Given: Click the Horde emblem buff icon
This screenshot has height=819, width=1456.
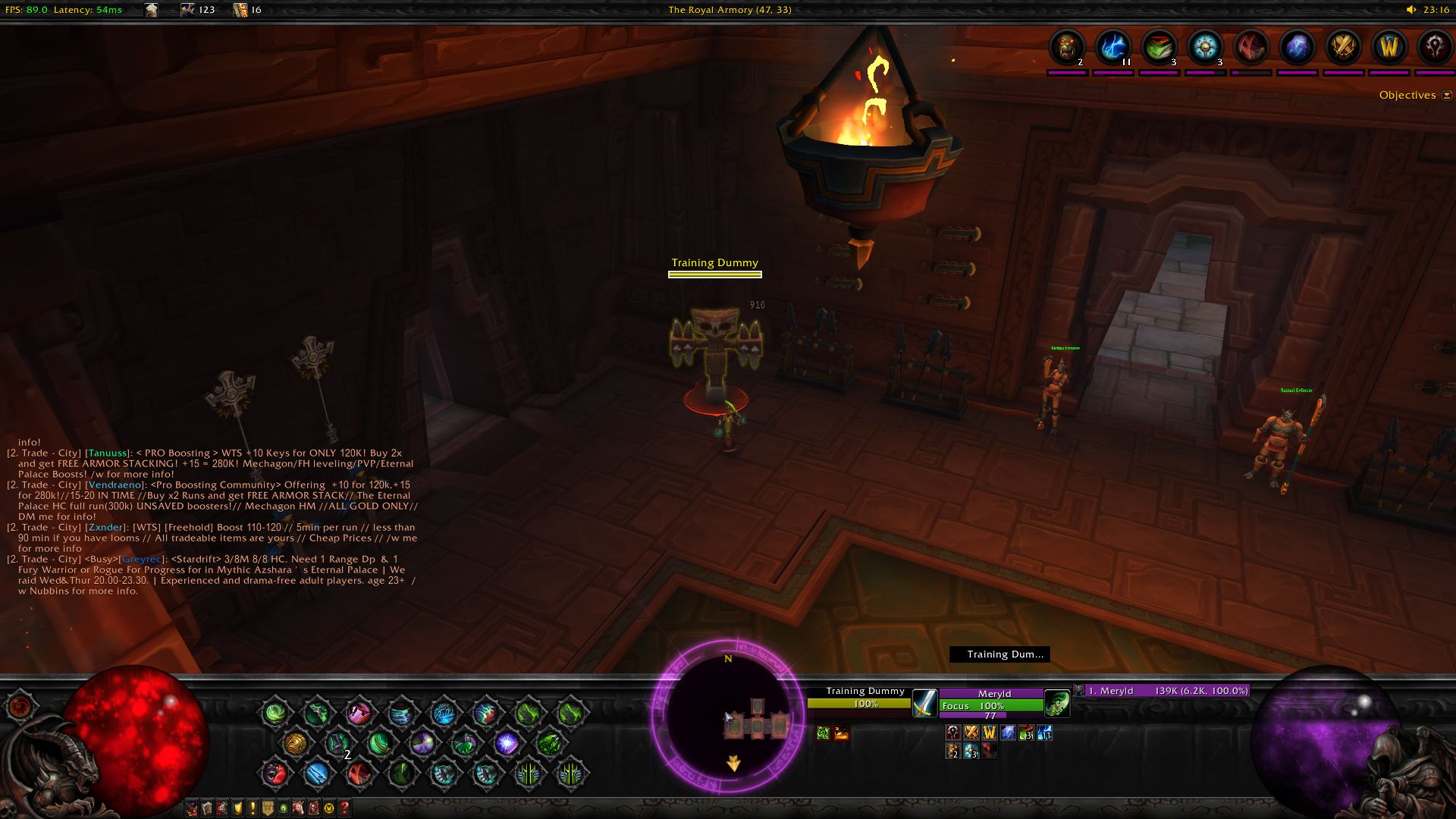Looking at the screenshot, I should (1435, 47).
